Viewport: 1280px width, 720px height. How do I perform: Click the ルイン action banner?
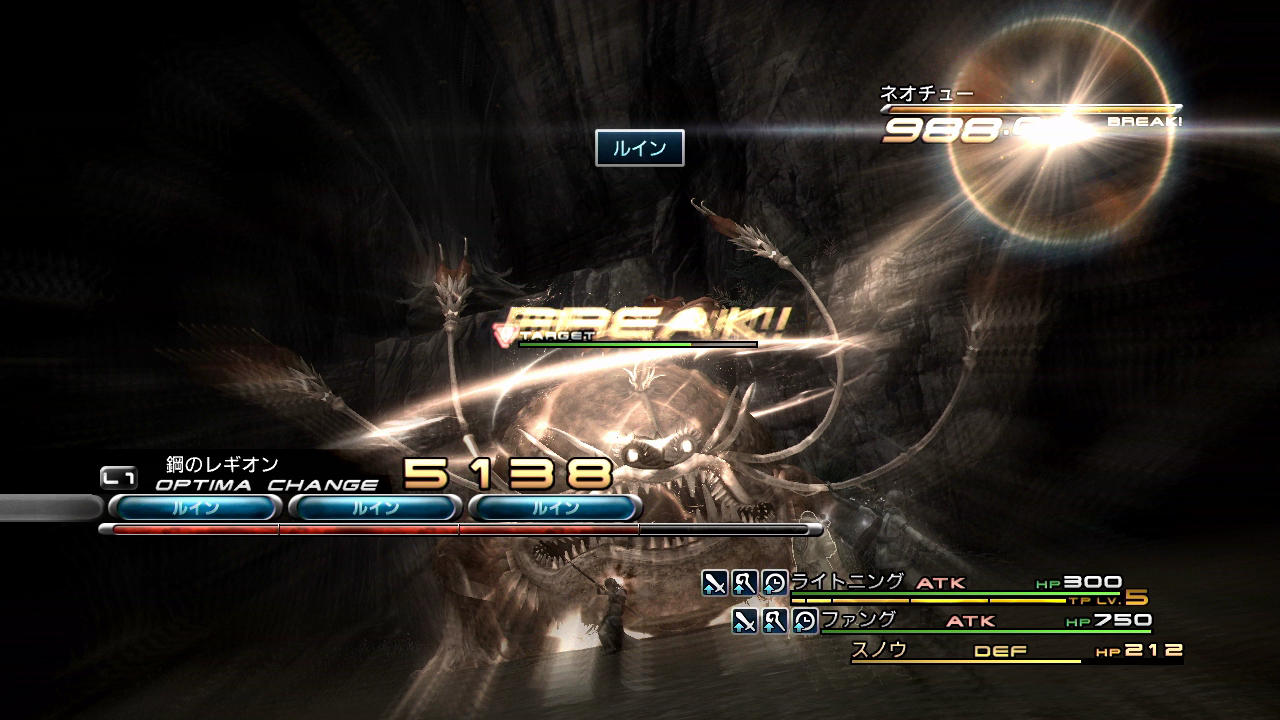[x=639, y=148]
